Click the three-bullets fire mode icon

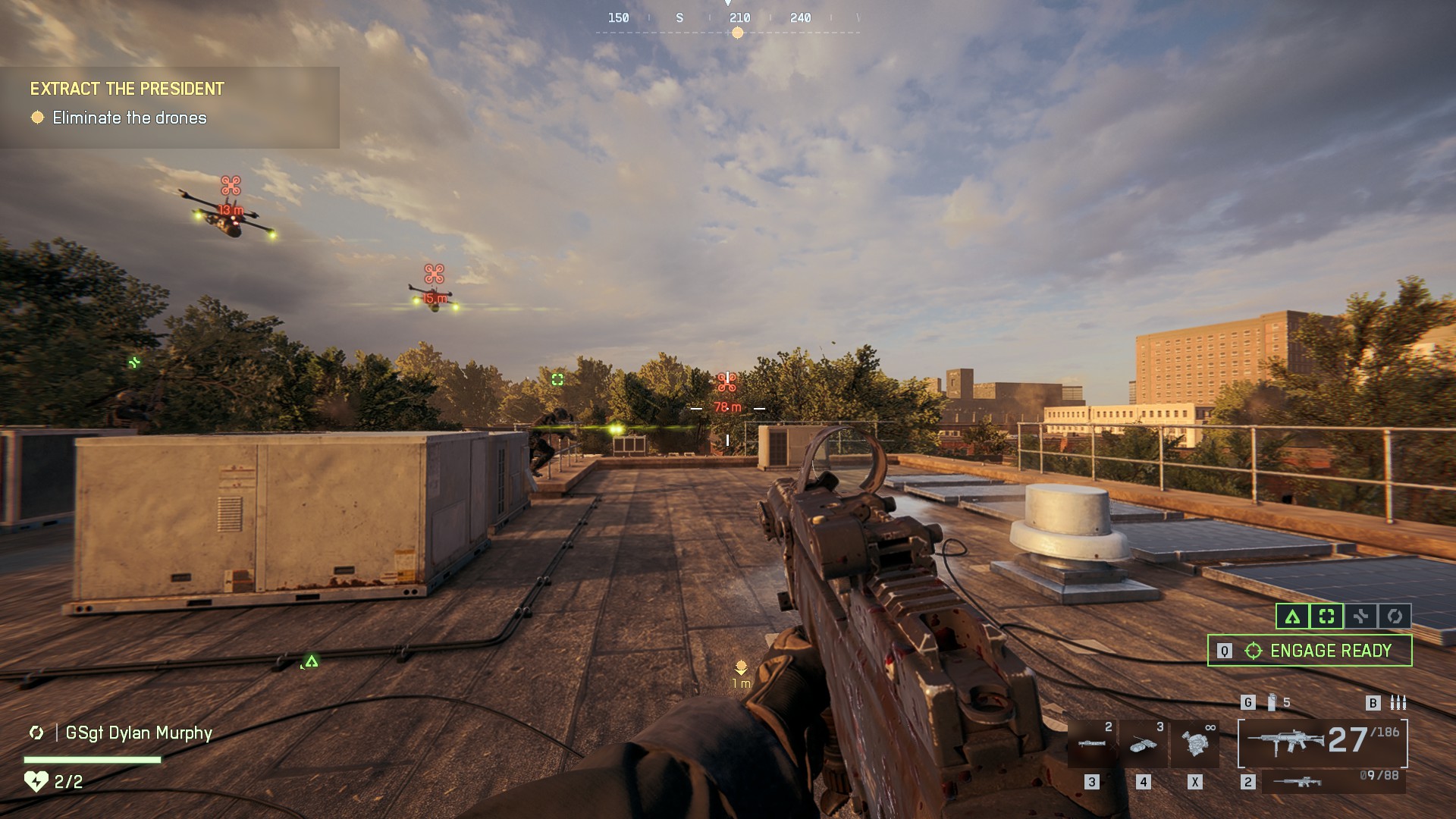(x=1398, y=702)
